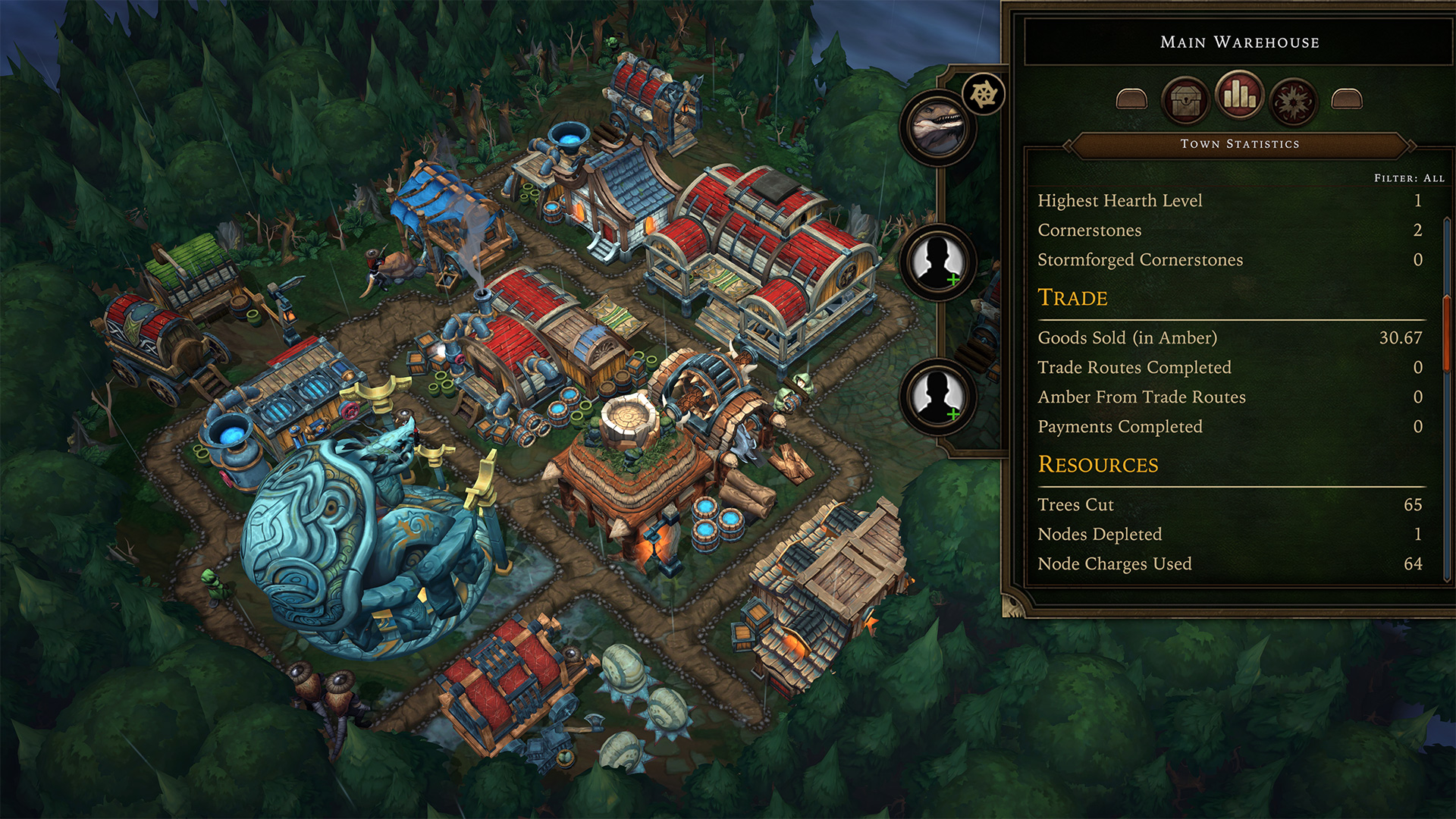This screenshot has height=819, width=1456.
Task: Select the lizard worker portrait
Action: click(x=938, y=127)
